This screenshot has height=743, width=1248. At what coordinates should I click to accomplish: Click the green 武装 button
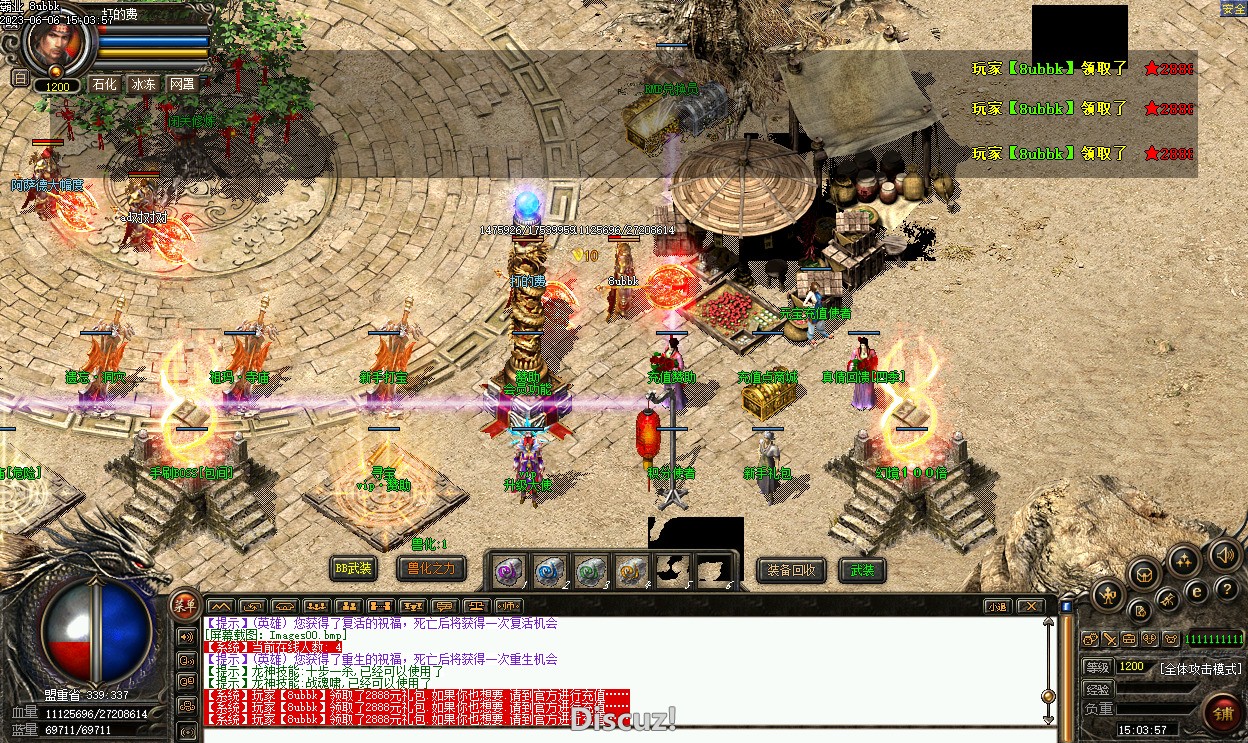click(862, 570)
